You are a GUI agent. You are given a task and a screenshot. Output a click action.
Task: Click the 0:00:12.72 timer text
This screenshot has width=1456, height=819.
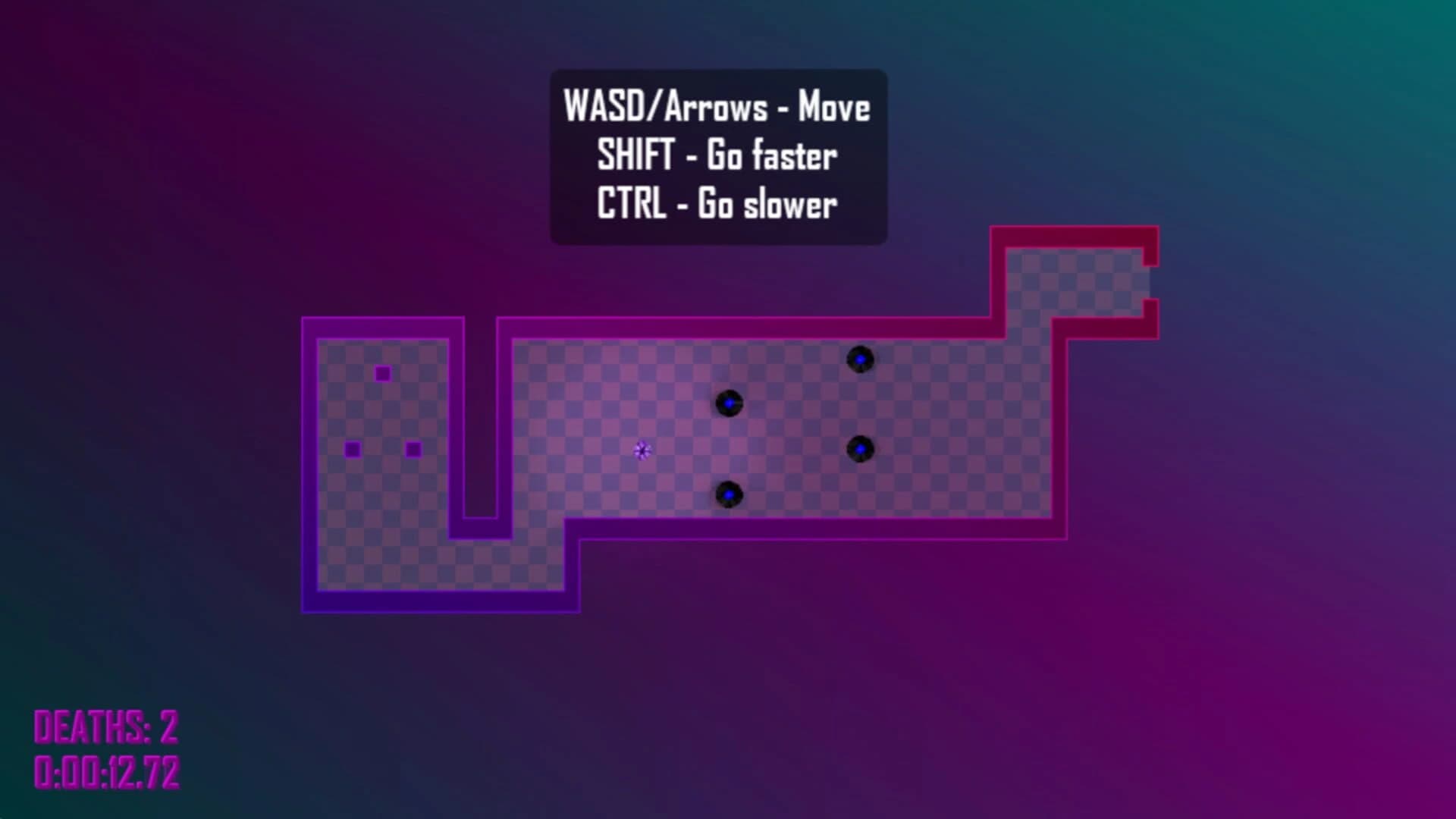106,773
